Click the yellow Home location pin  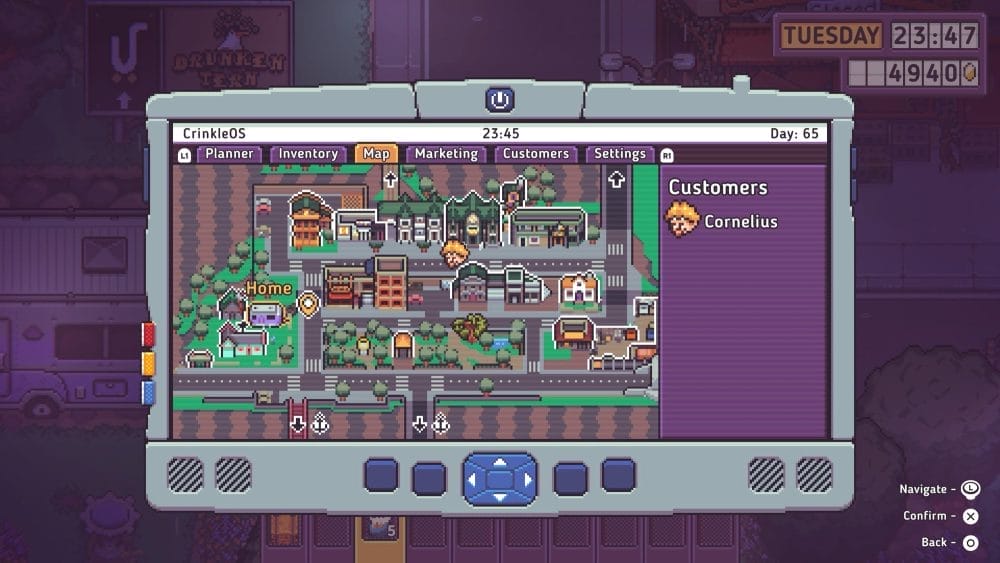pos(308,304)
